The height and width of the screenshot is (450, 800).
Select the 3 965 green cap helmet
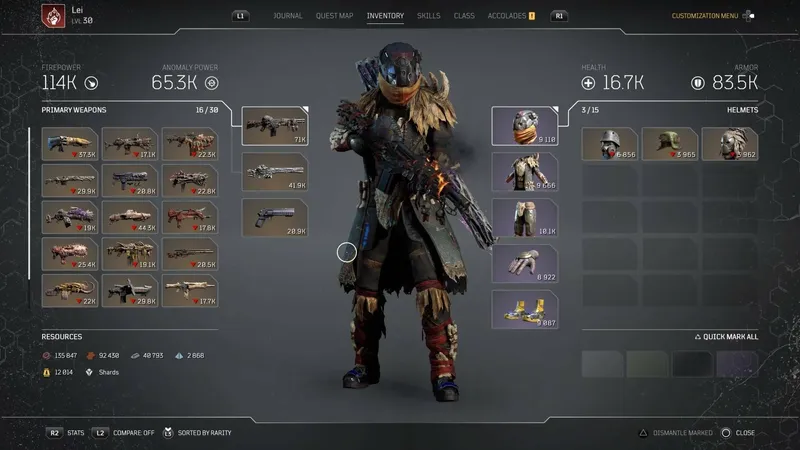(669, 144)
